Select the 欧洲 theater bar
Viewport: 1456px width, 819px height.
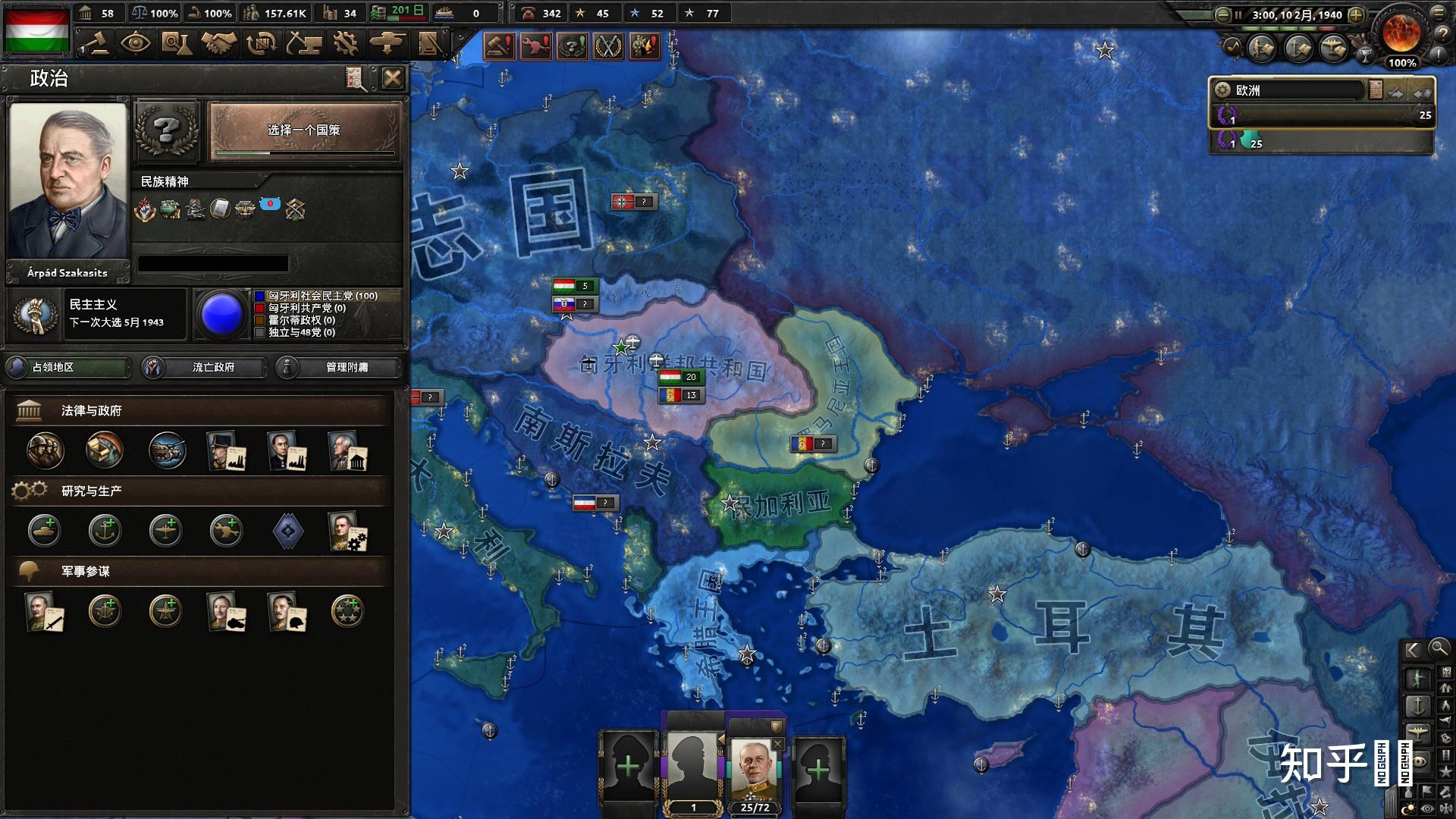pos(1289,91)
